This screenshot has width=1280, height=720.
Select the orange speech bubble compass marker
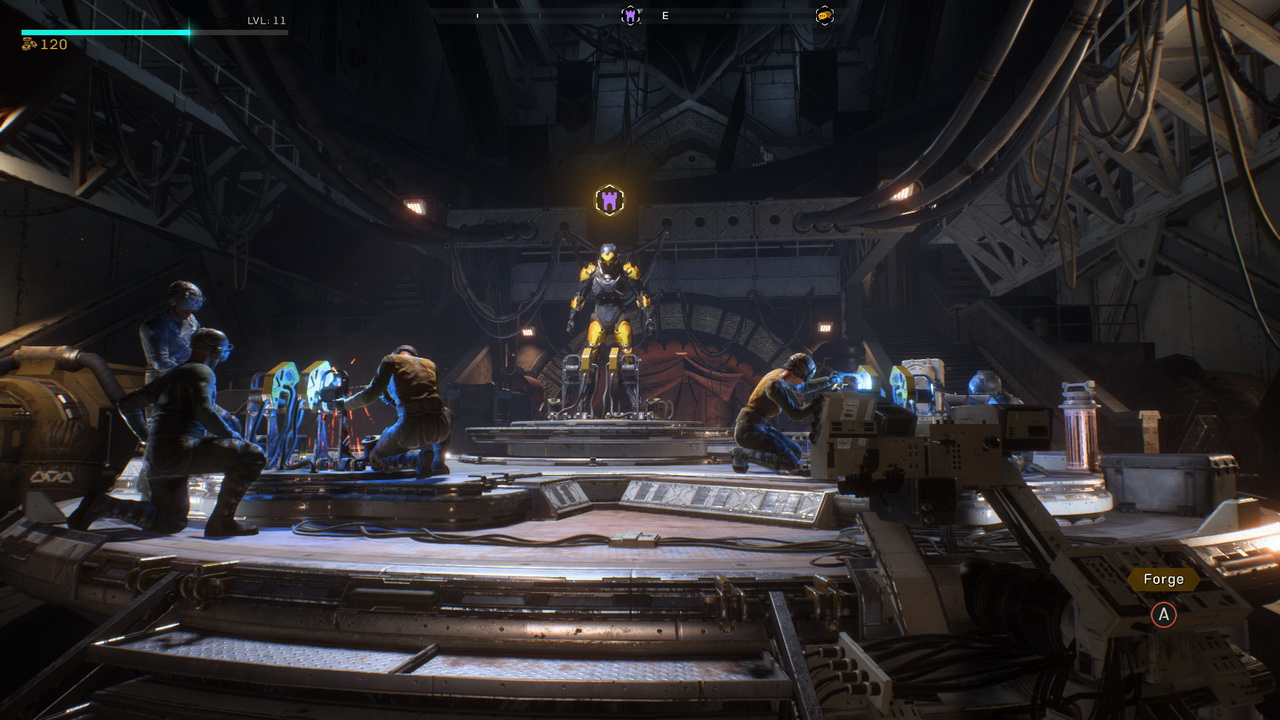[824, 15]
